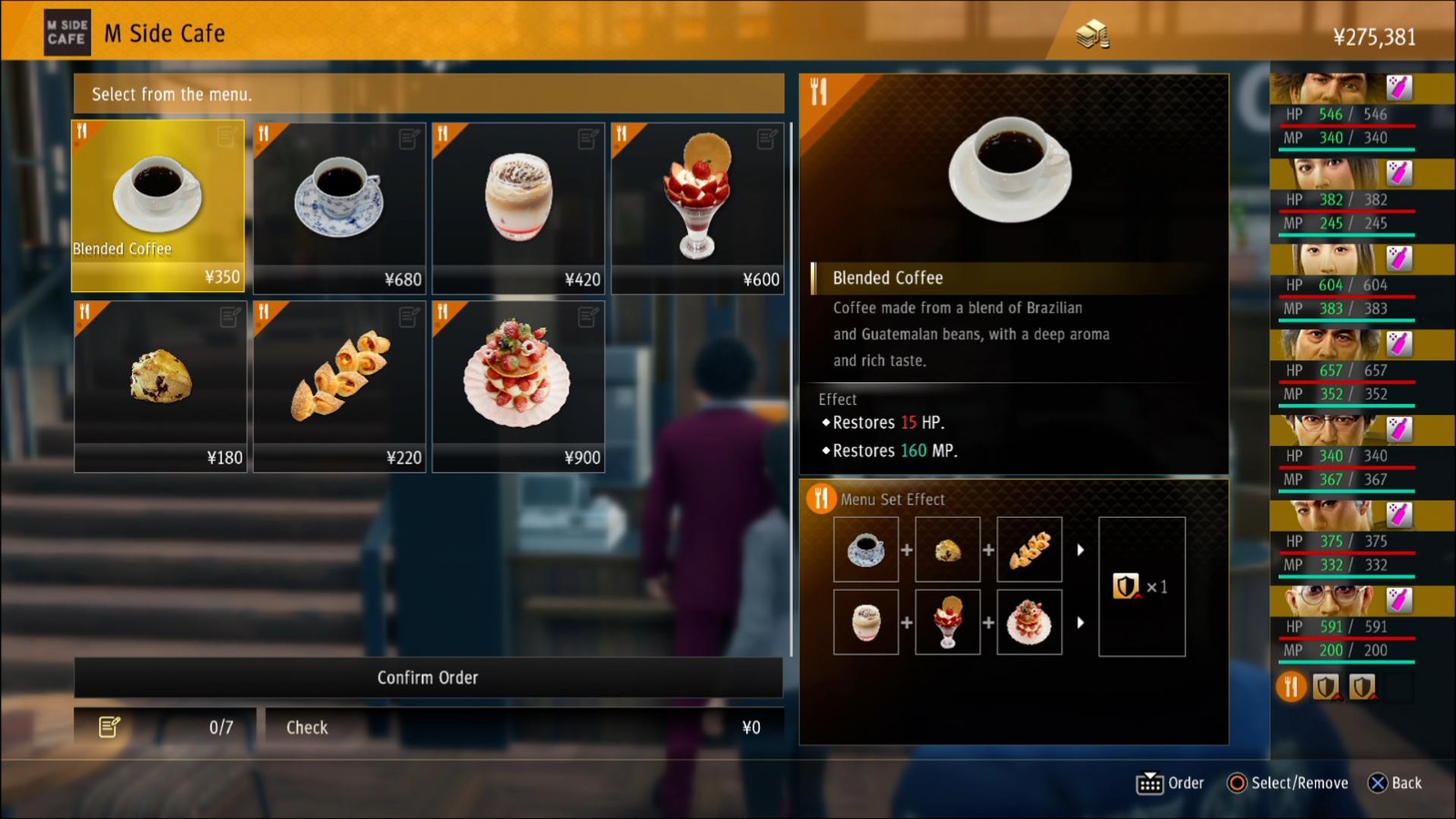Screen dimensions: 1456x819
Task: Click Select/Remove prompt at screen bottom
Action: pos(1289,783)
